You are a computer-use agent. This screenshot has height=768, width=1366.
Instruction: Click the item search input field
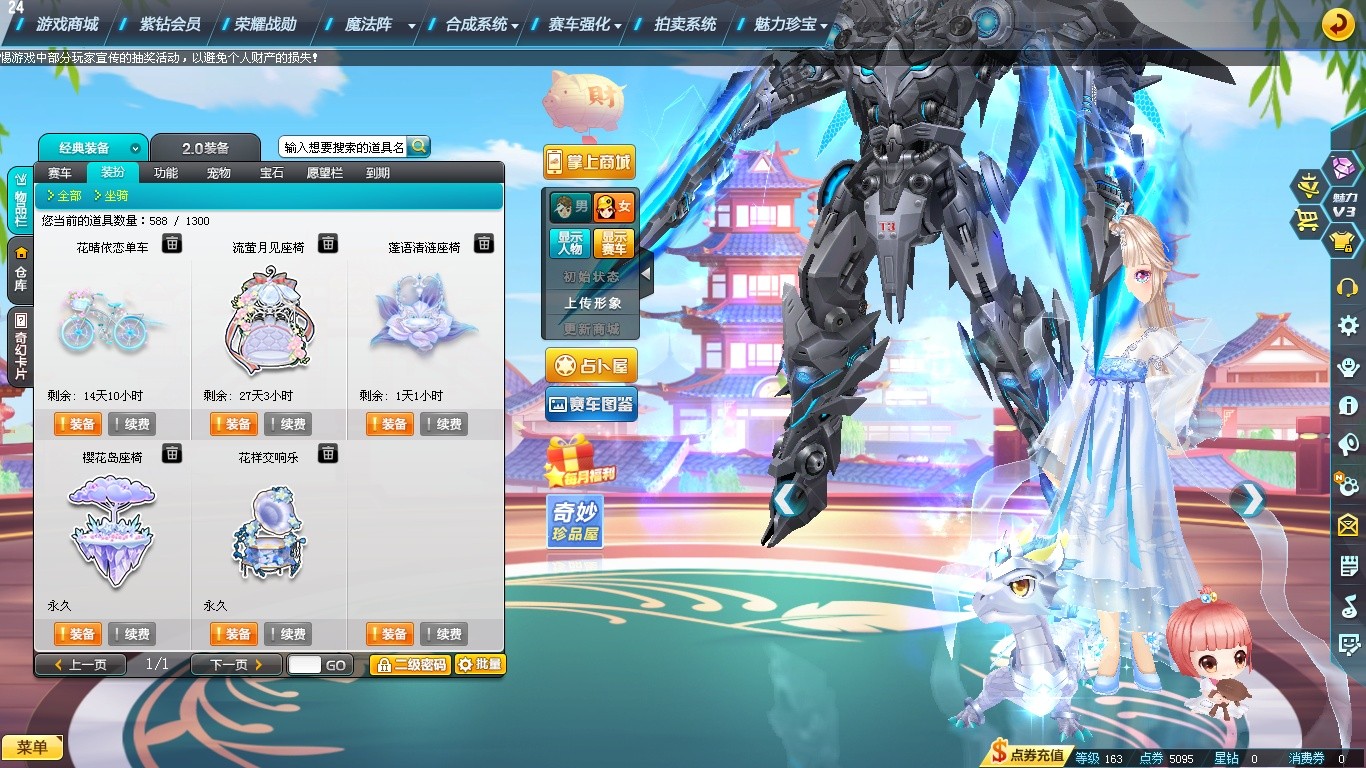(340, 145)
